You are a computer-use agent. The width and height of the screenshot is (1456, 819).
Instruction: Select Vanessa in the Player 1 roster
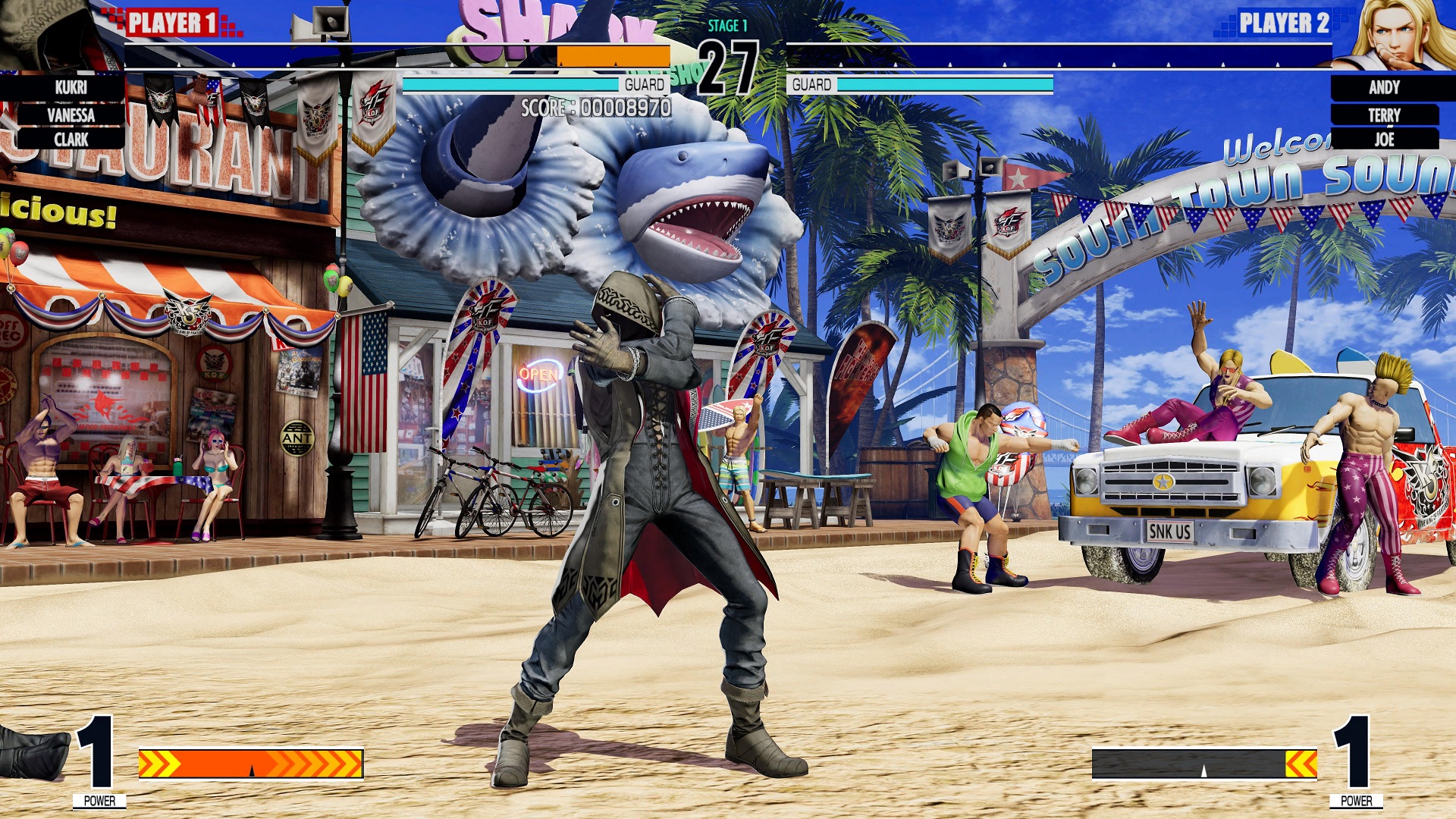coord(71,115)
